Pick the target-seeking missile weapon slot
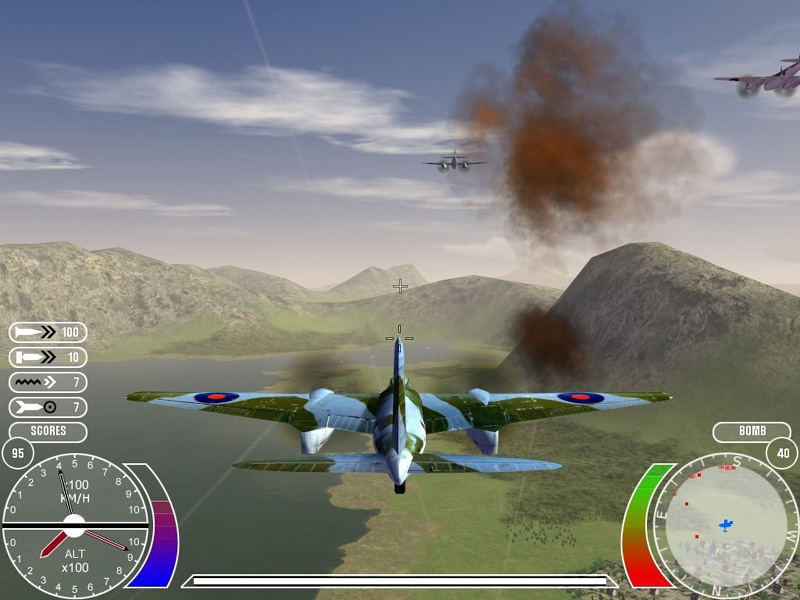 pos(48,407)
